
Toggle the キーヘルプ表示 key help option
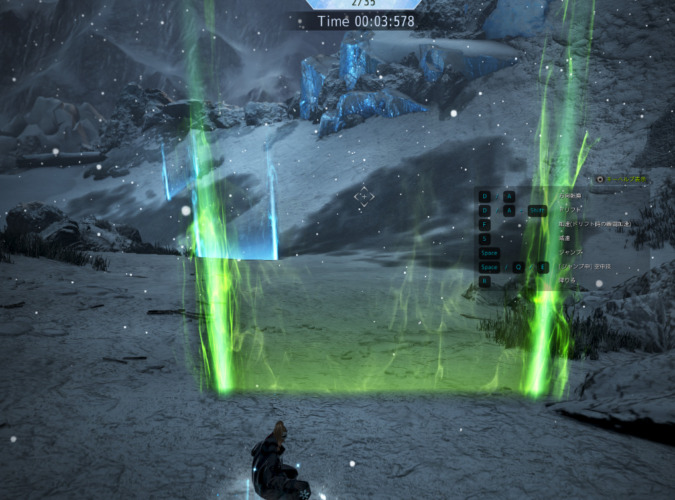point(600,180)
